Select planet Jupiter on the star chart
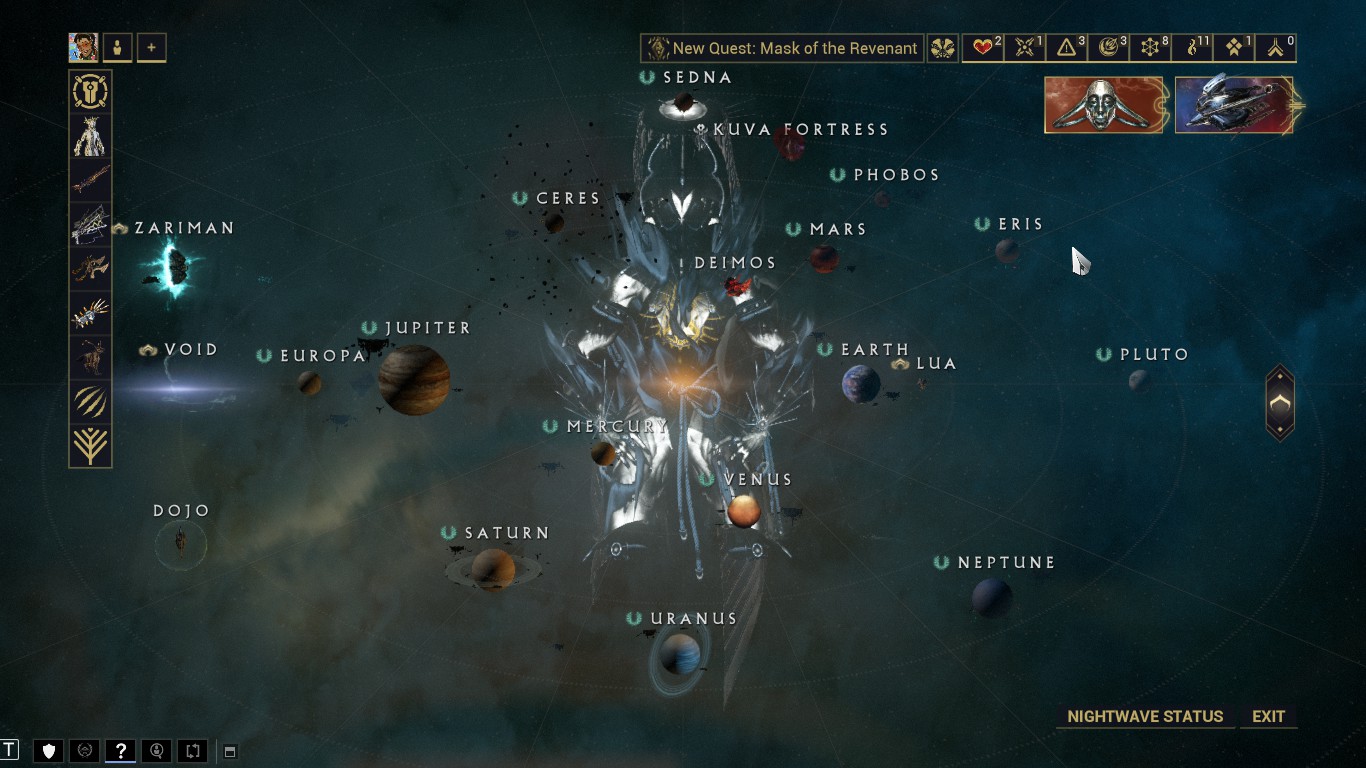 [414, 379]
